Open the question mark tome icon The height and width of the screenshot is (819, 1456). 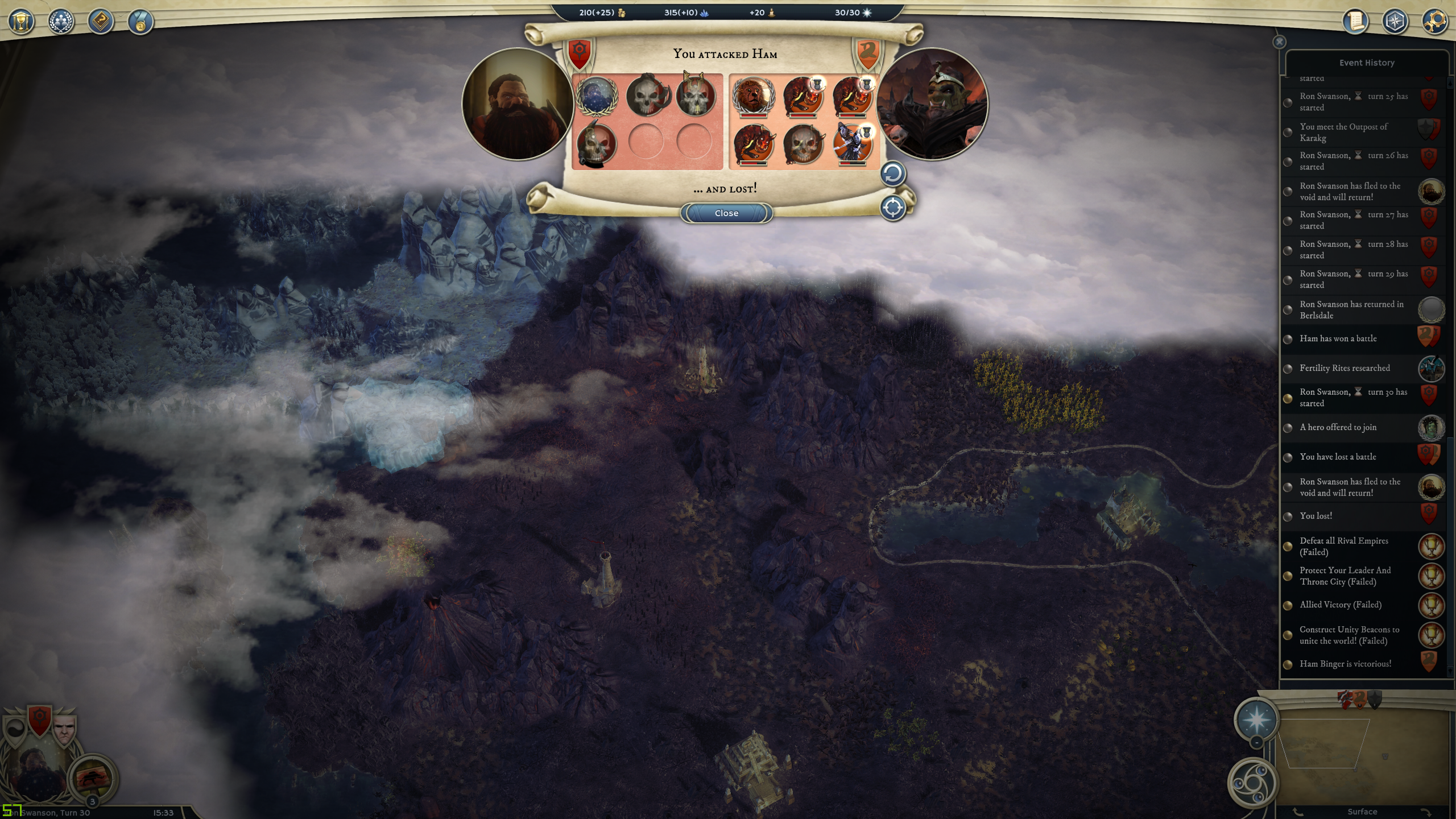coord(101,22)
